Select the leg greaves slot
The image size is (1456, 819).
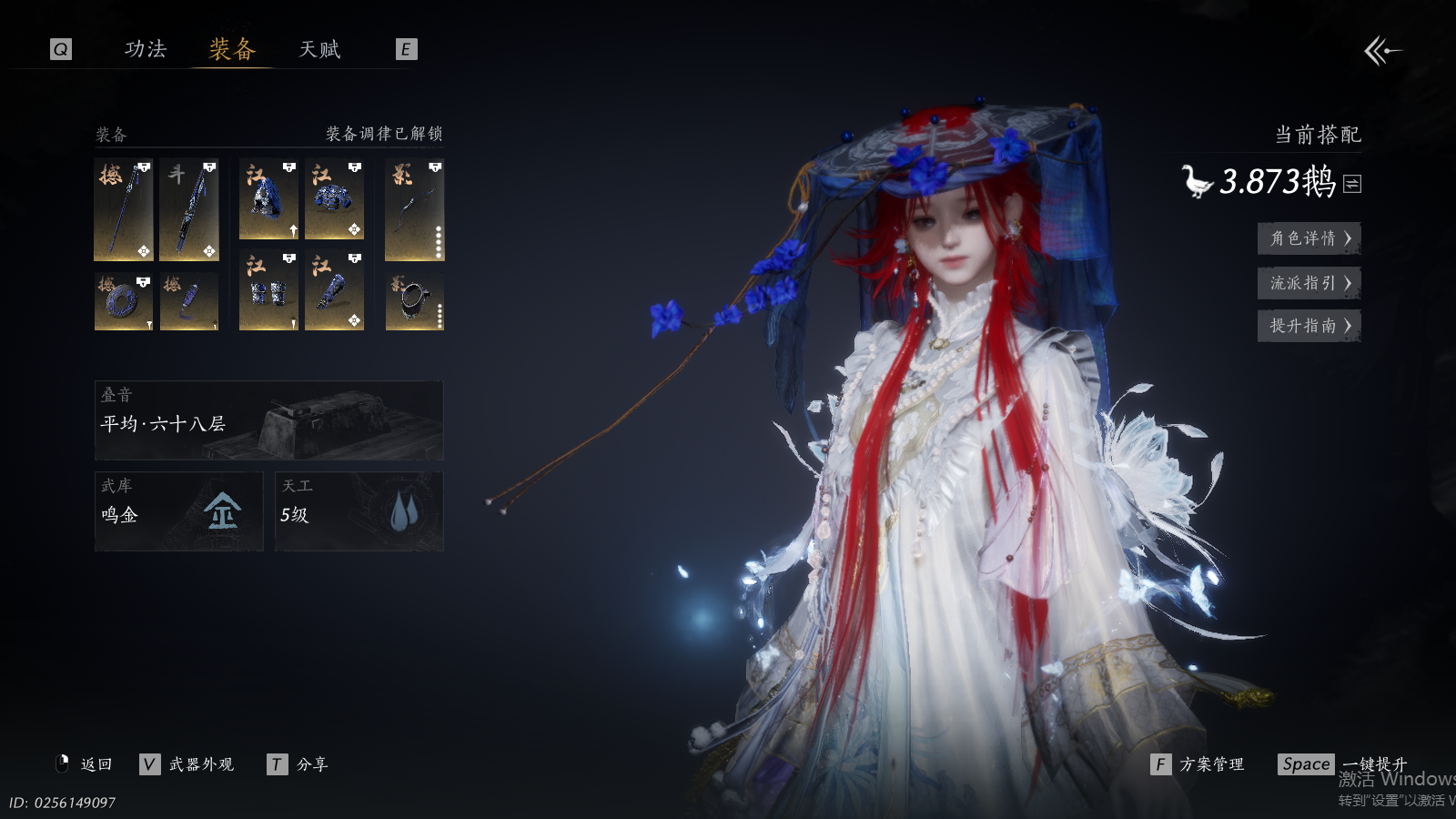(334, 291)
